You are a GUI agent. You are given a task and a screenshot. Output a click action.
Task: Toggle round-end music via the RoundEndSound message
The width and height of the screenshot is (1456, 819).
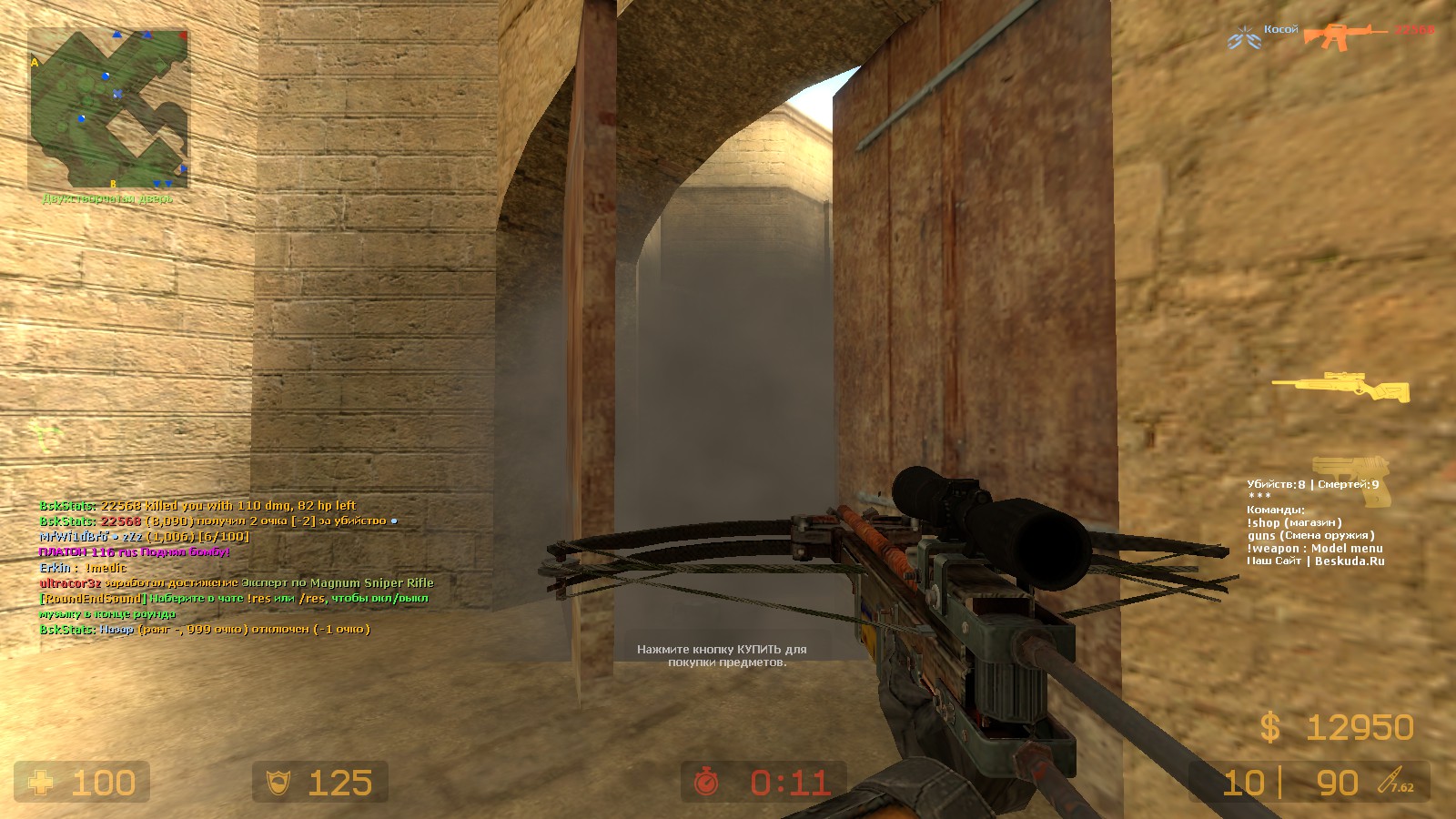click(x=91, y=599)
